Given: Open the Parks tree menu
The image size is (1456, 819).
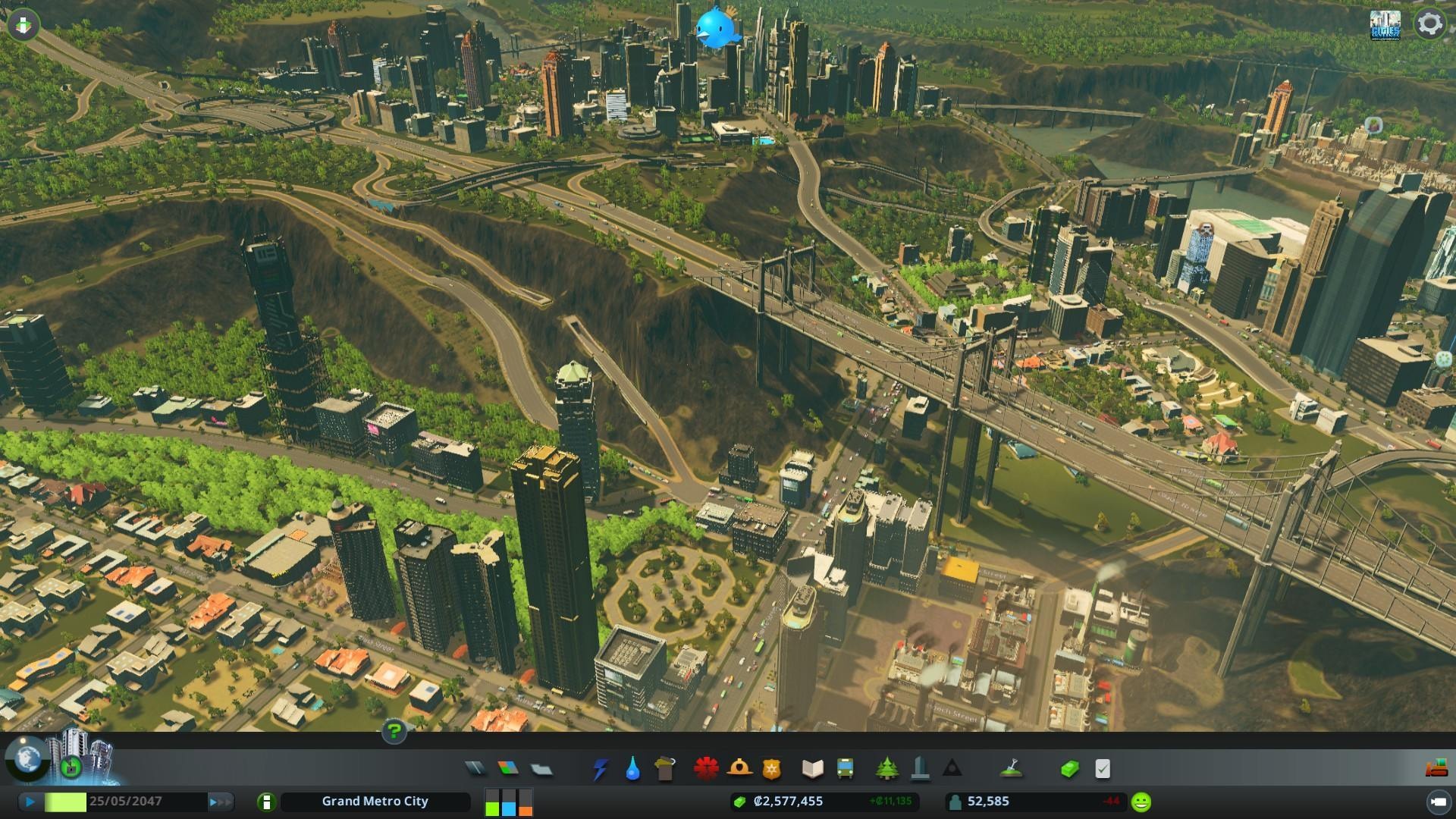Looking at the screenshot, I should coord(886,769).
